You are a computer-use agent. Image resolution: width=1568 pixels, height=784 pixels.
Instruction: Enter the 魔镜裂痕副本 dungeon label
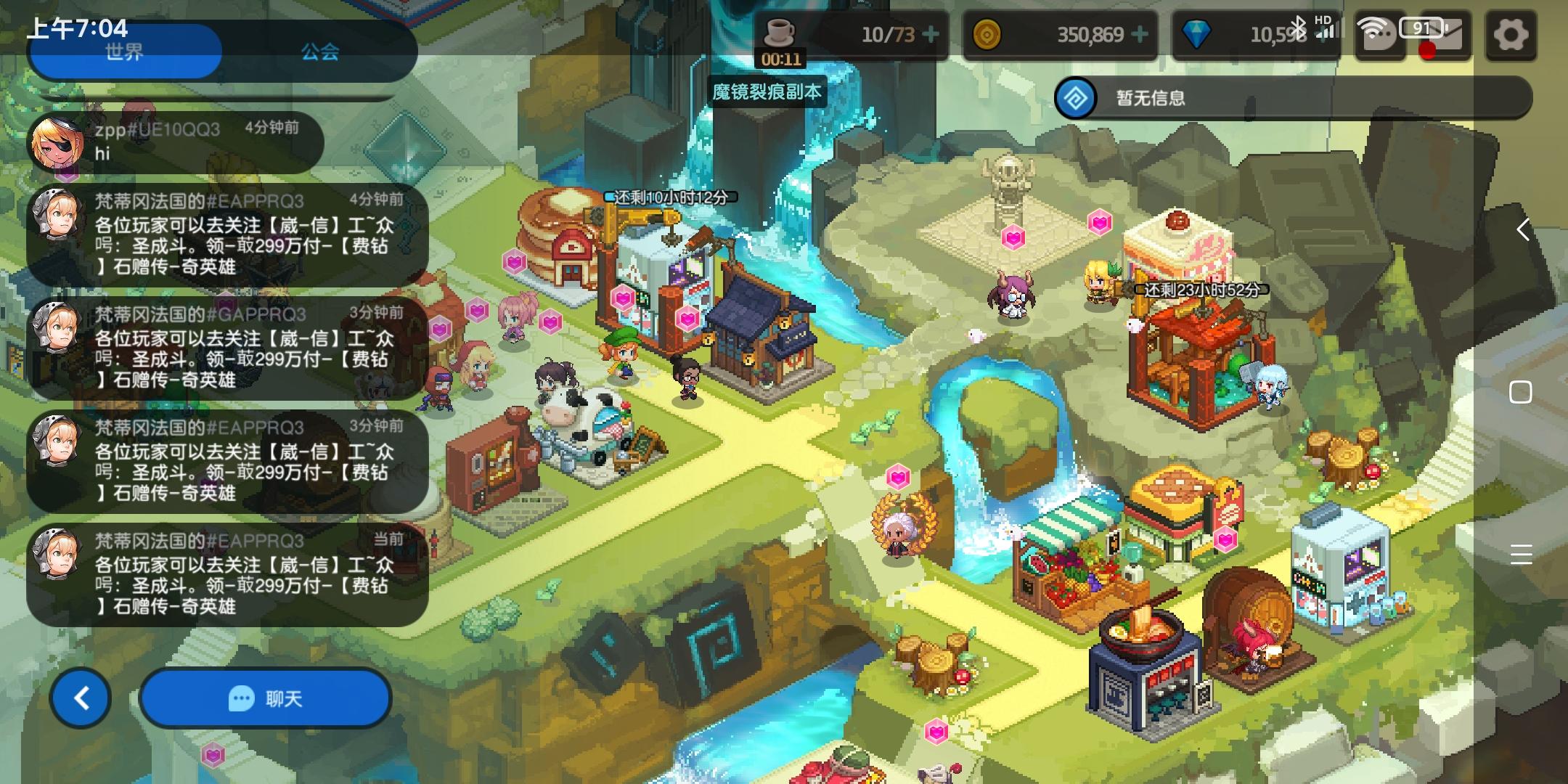pyautogui.click(x=767, y=92)
